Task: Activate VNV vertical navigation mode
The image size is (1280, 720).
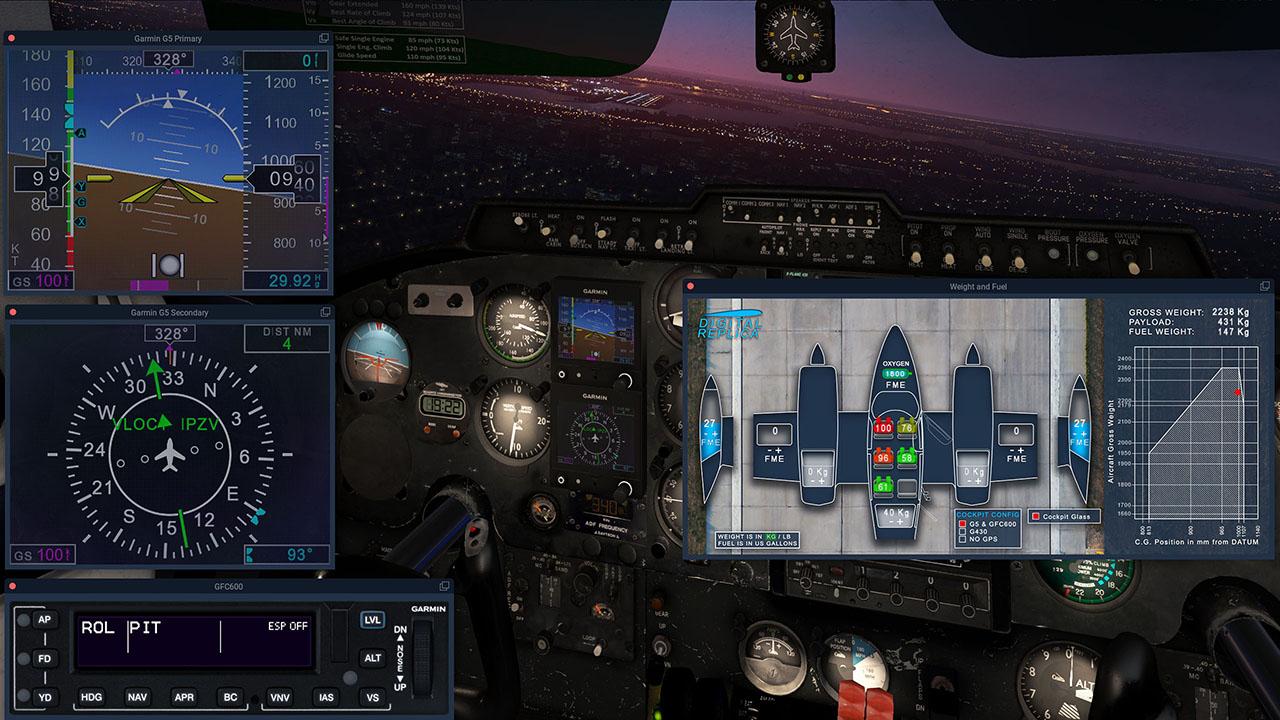Action: pos(280,697)
